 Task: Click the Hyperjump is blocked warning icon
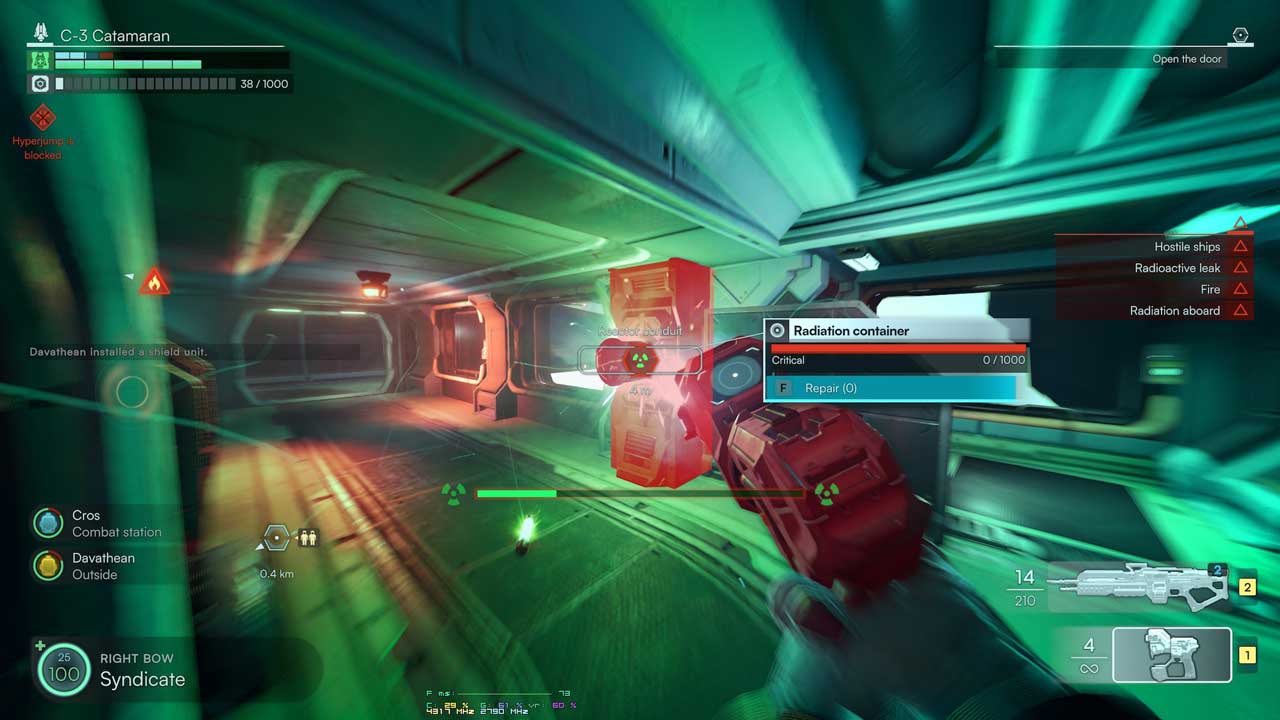[42, 119]
